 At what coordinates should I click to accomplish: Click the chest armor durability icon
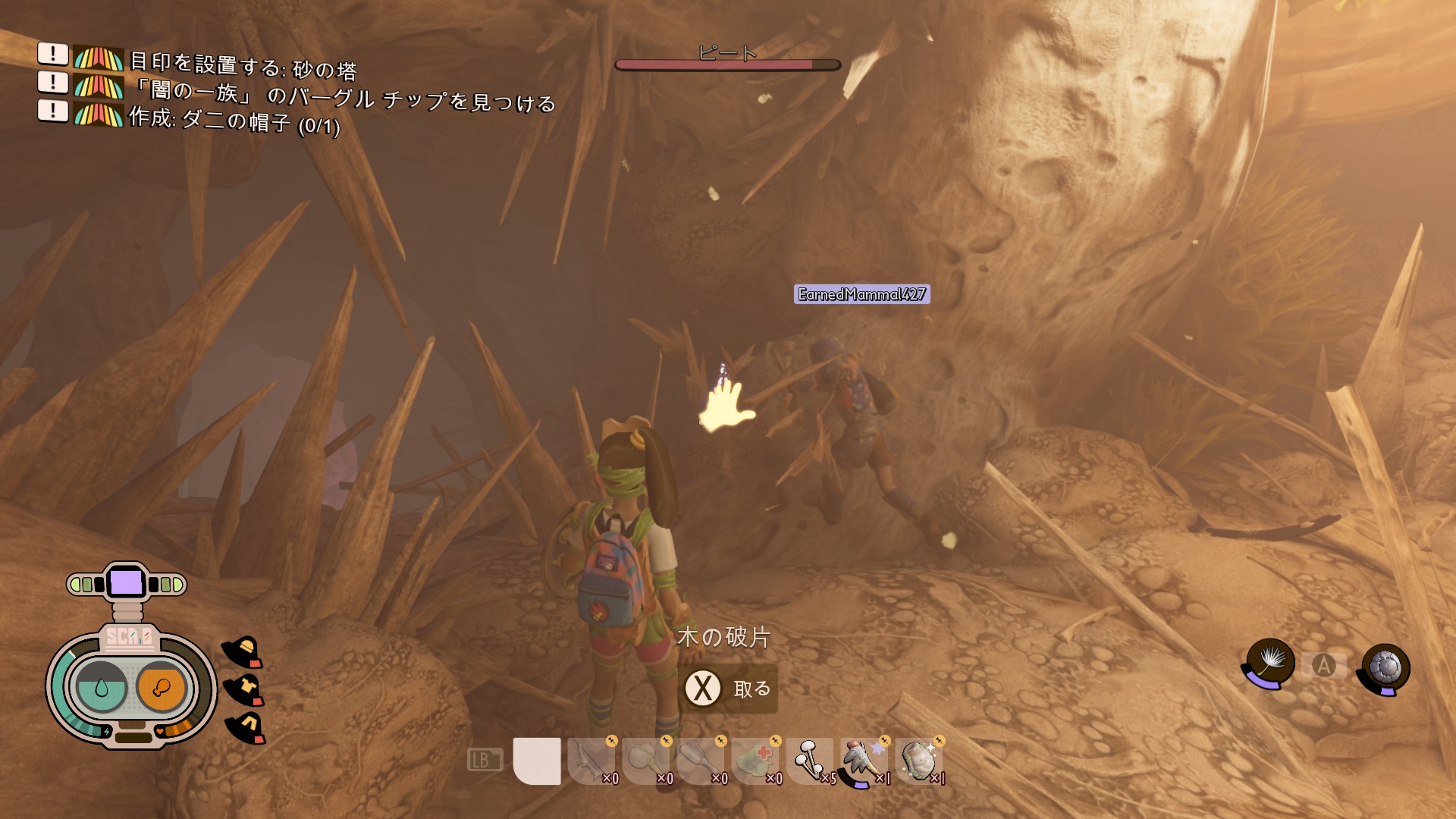coord(245,689)
